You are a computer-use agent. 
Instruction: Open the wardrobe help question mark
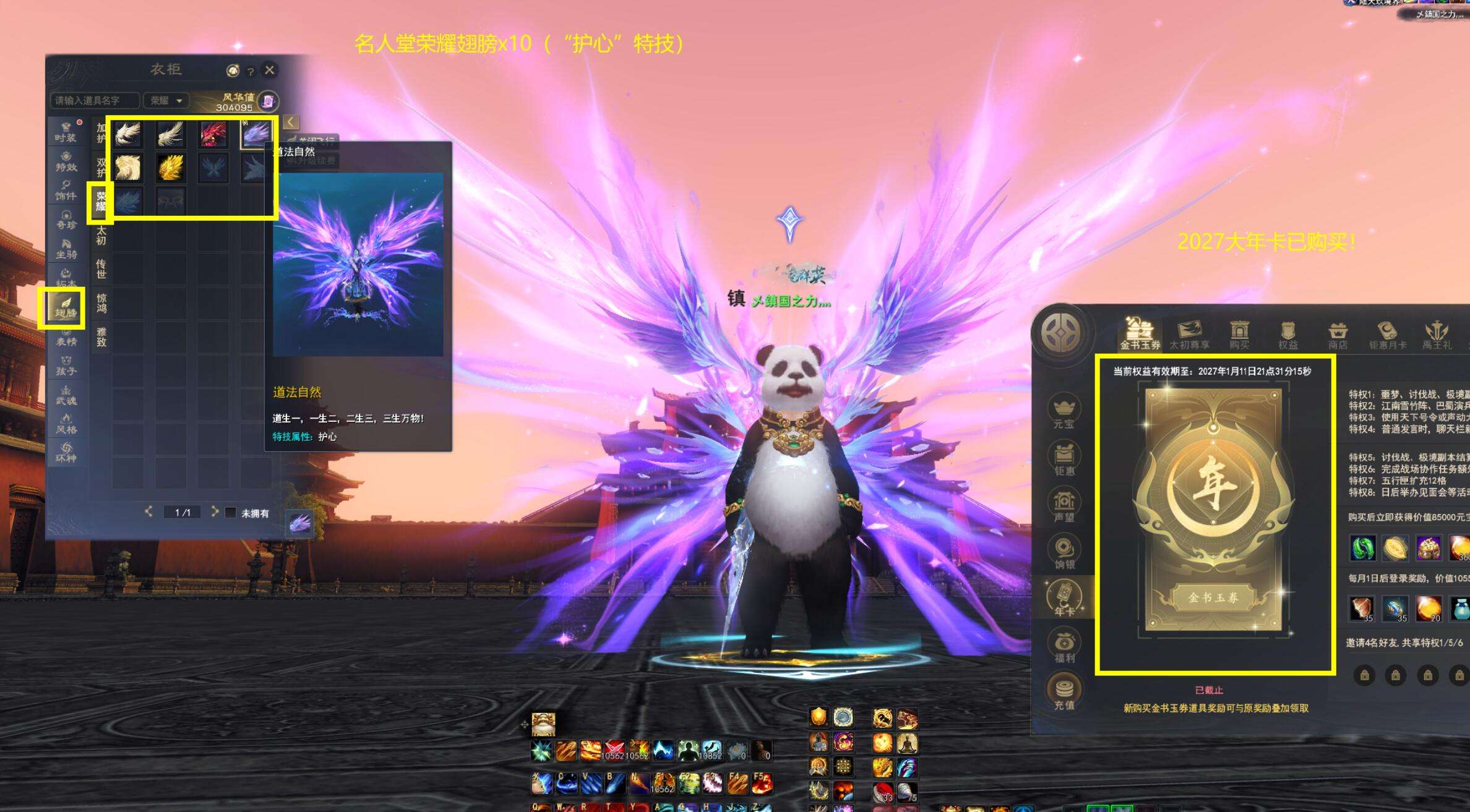(x=251, y=72)
